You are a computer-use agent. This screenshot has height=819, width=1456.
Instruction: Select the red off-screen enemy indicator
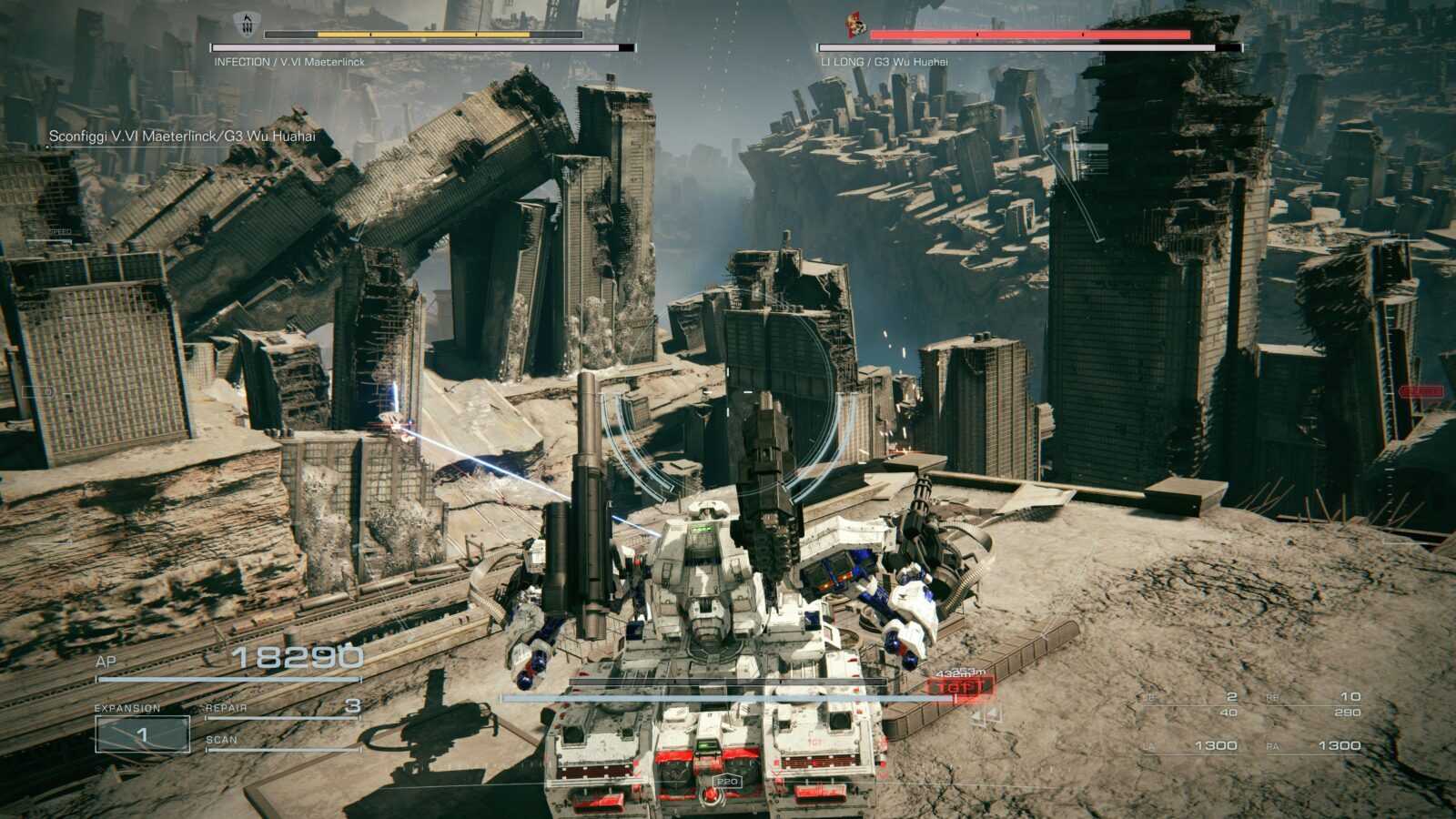click(x=1421, y=391)
